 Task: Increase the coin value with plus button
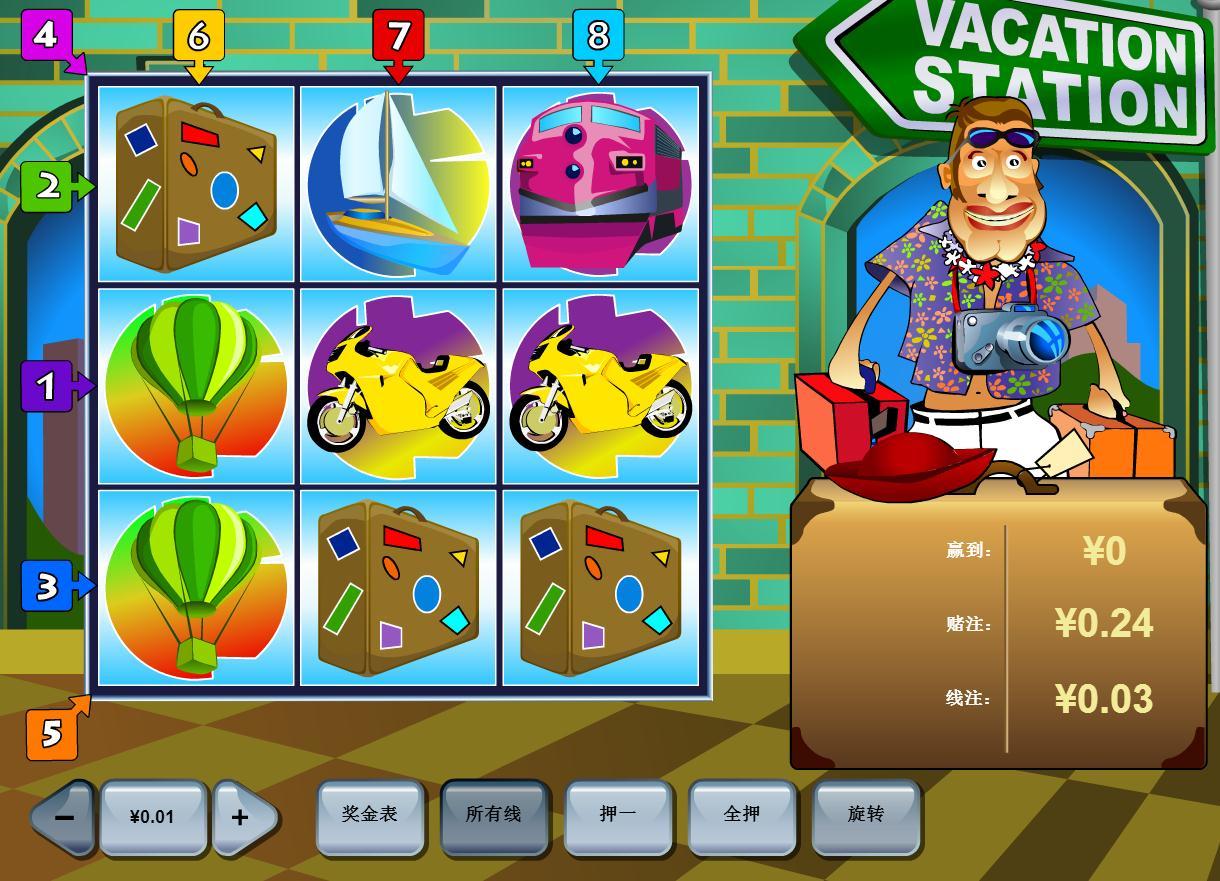point(240,817)
